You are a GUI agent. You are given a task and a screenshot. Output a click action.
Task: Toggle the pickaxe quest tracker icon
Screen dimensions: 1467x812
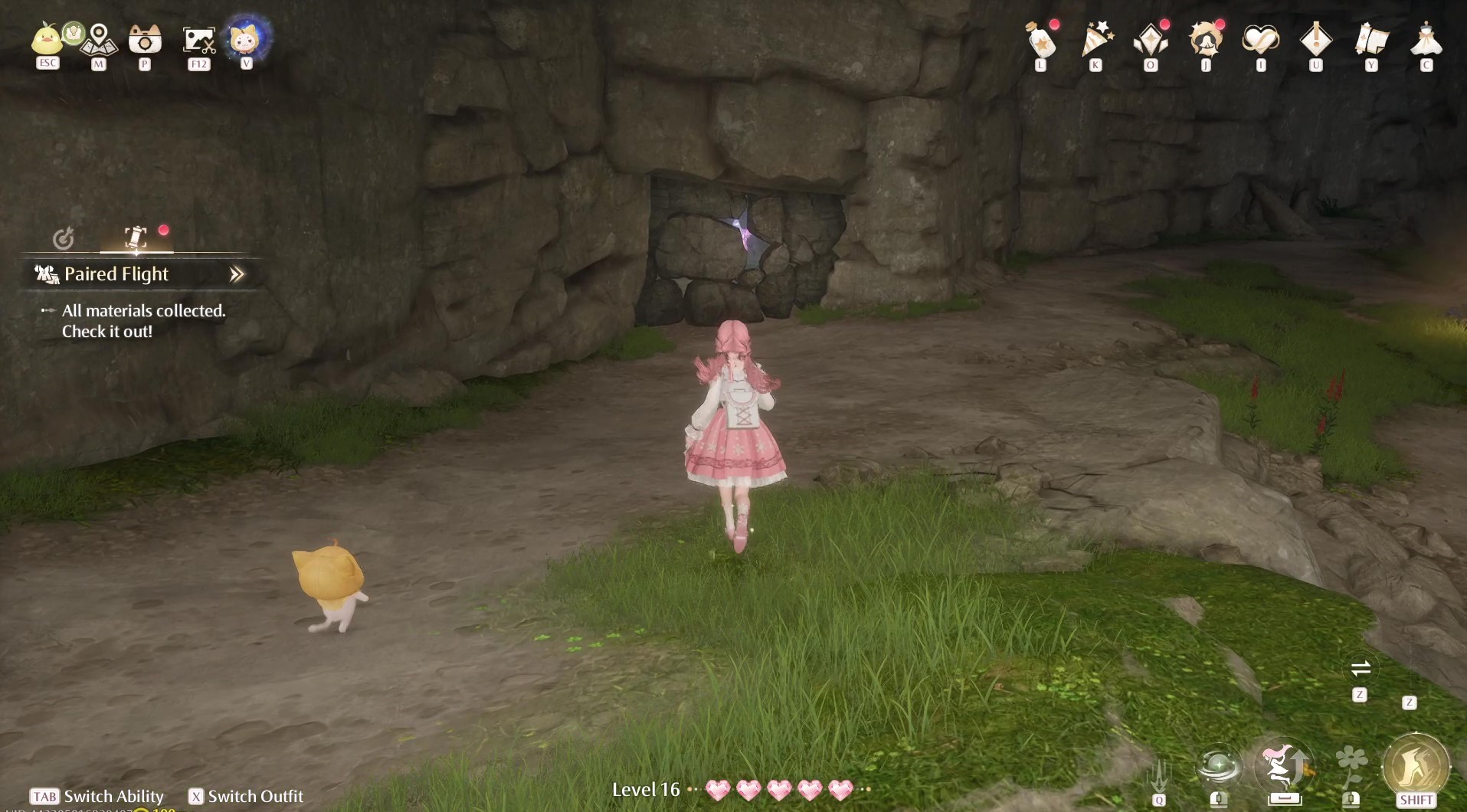click(x=134, y=237)
